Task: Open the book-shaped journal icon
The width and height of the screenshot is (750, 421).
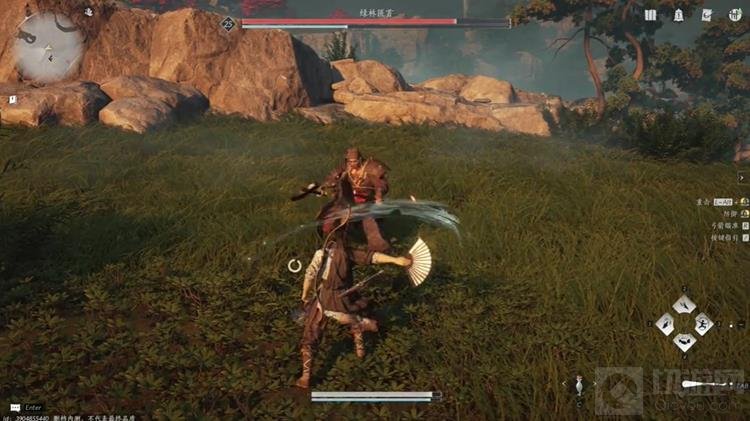Action: tap(651, 15)
